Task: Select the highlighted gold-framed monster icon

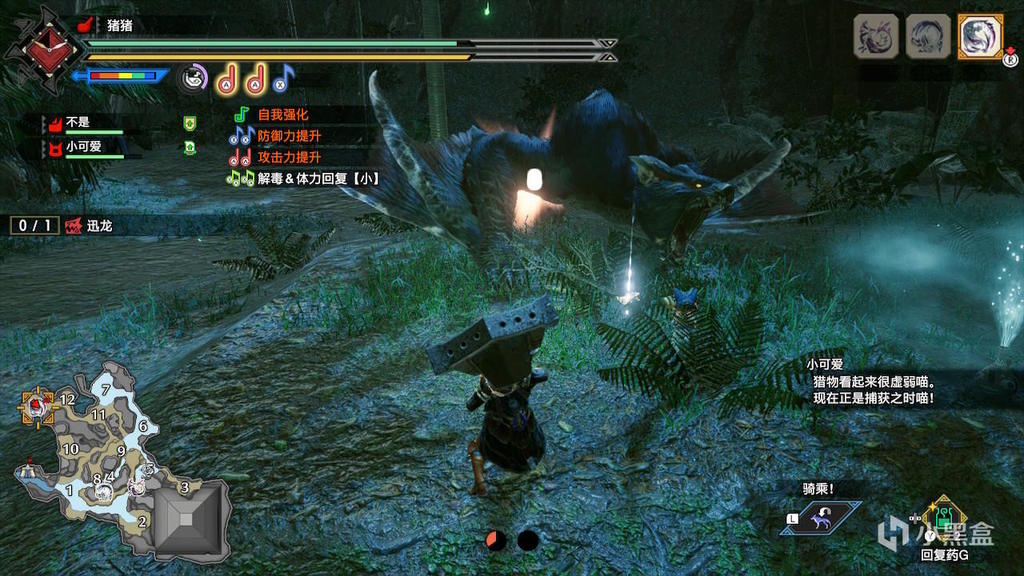Action: (x=980, y=37)
